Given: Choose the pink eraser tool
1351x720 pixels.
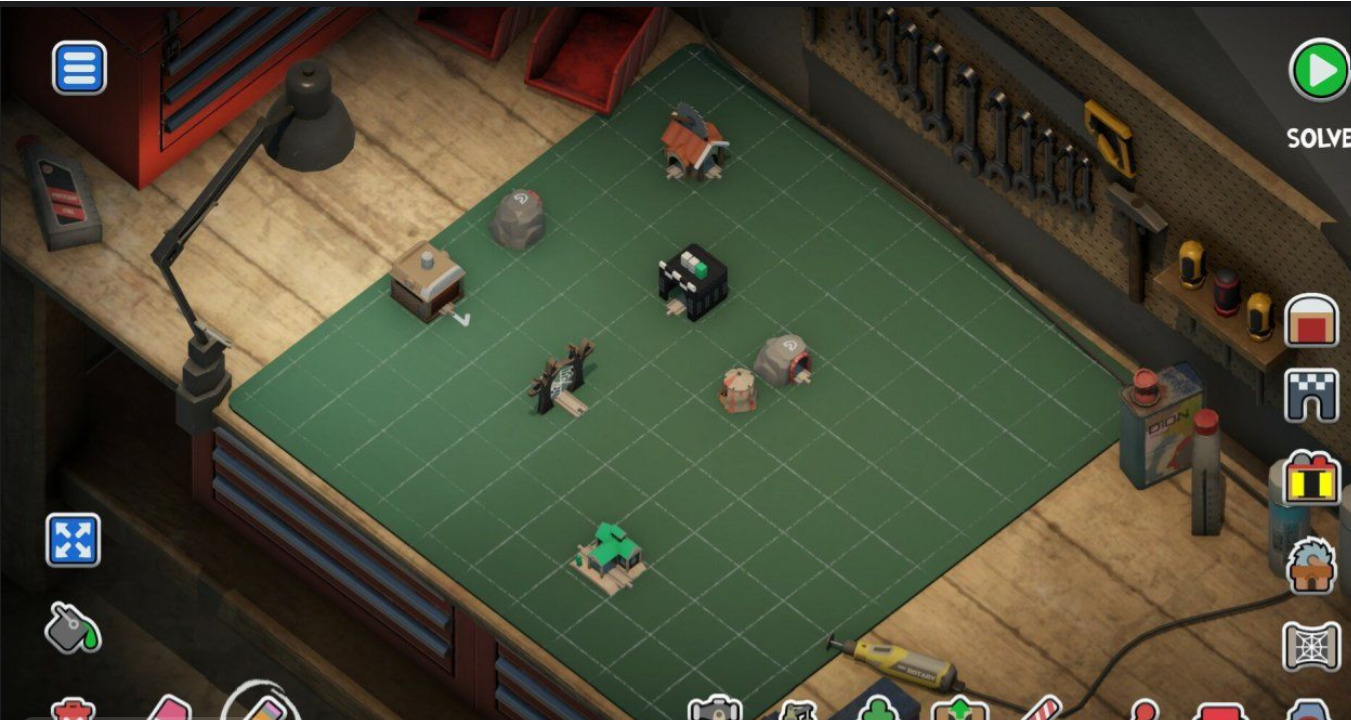Looking at the screenshot, I should coord(169,710).
